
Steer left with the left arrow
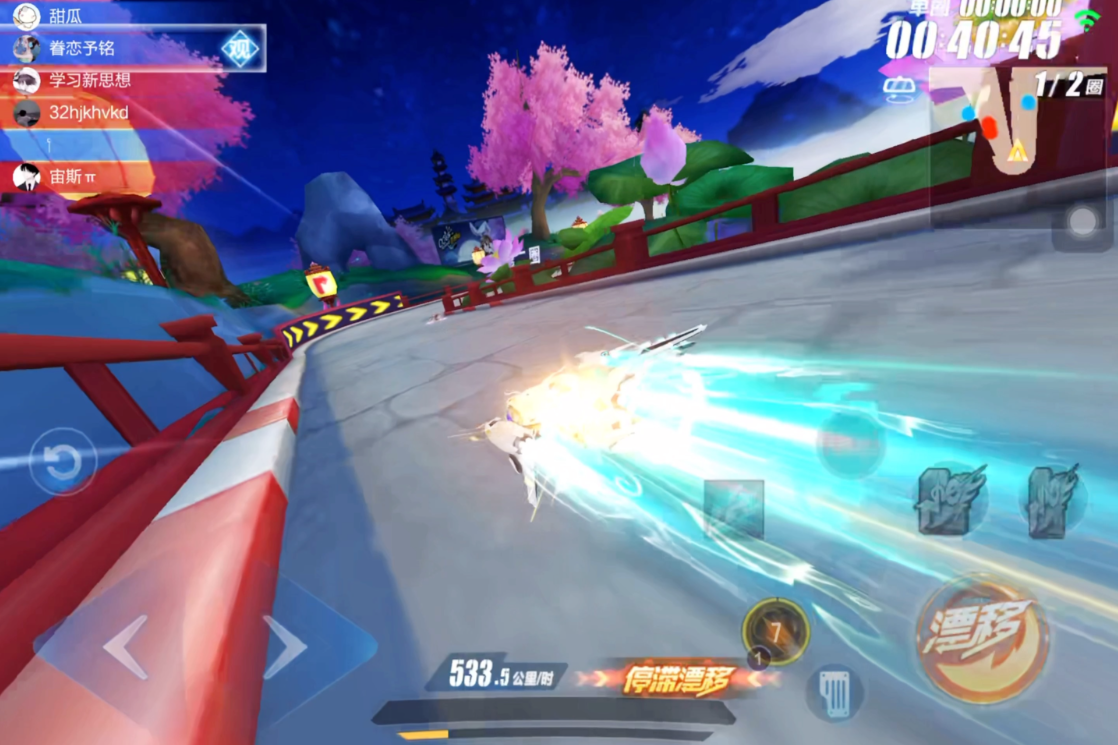pos(126,647)
